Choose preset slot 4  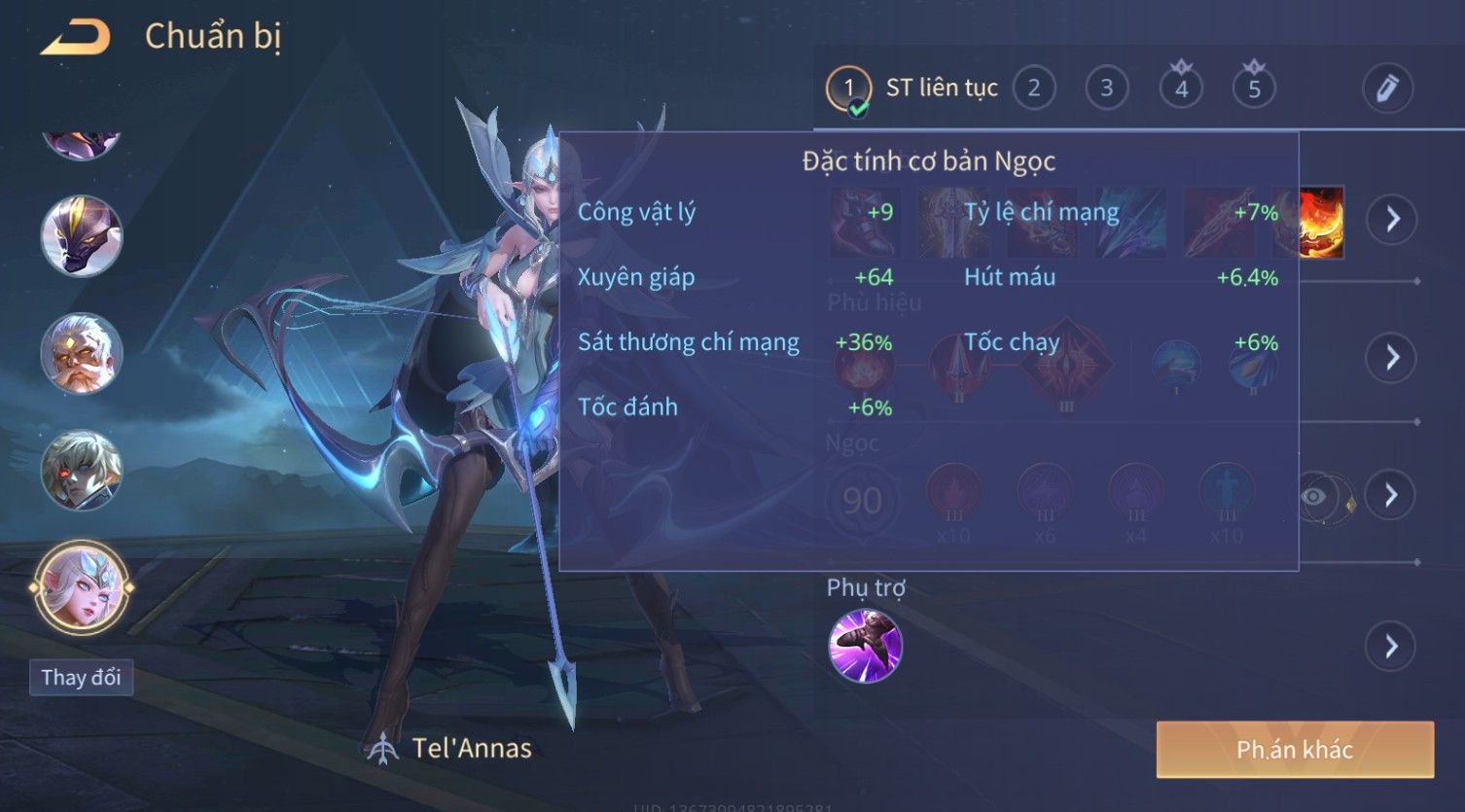pyautogui.click(x=1181, y=88)
